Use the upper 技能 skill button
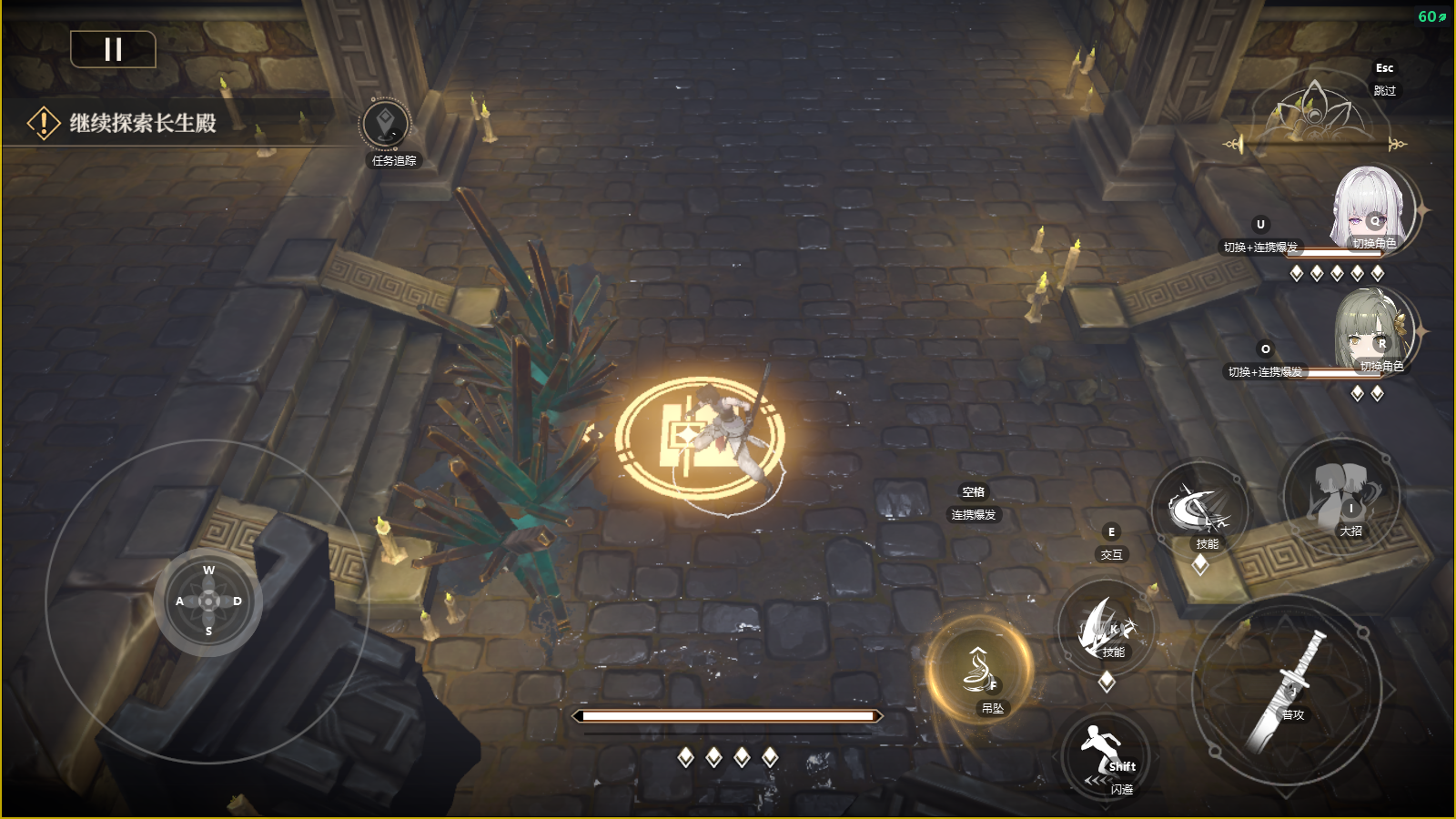Image resolution: width=1456 pixels, height=819 pixels. [1198, 511]
